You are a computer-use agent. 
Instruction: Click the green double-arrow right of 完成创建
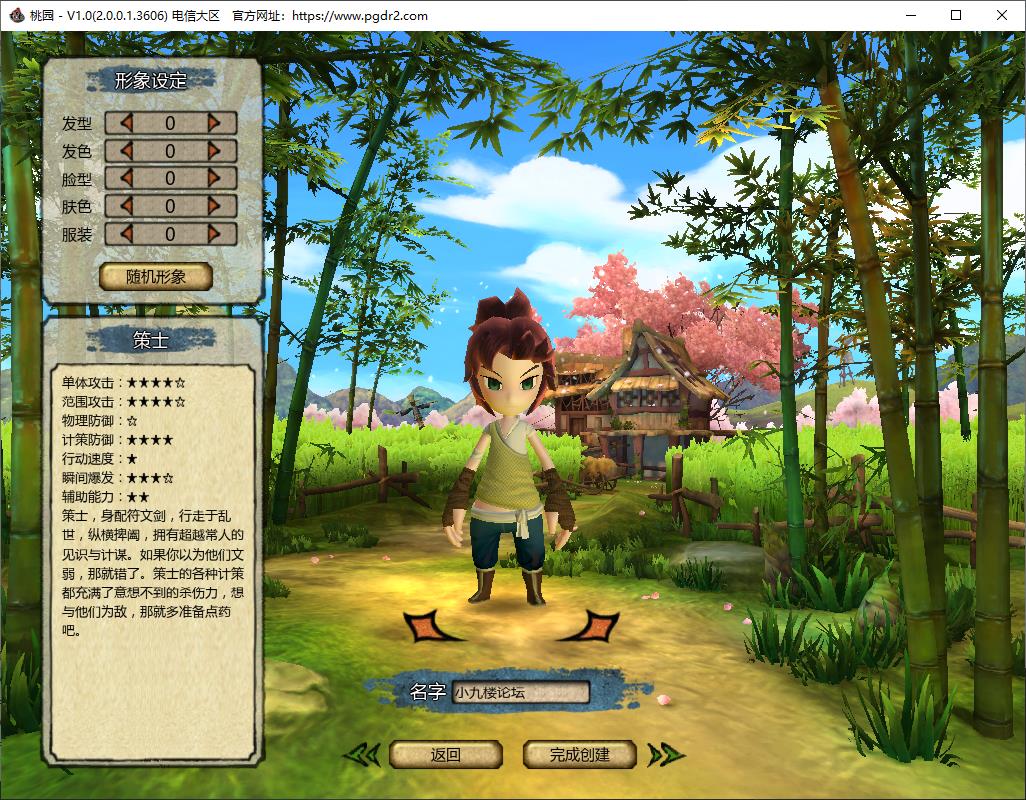point(664,755)
